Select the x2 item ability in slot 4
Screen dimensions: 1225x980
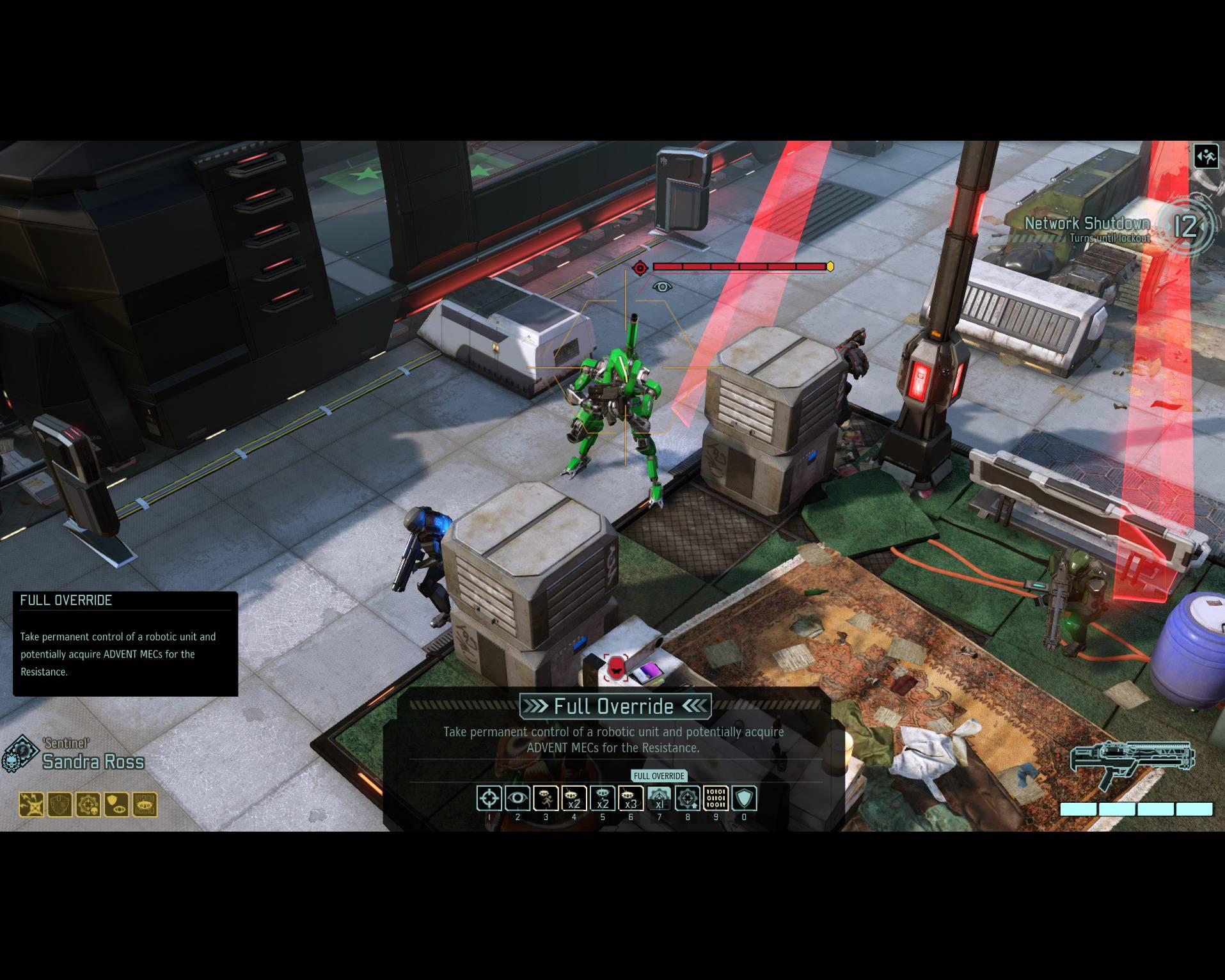point(574,798)
